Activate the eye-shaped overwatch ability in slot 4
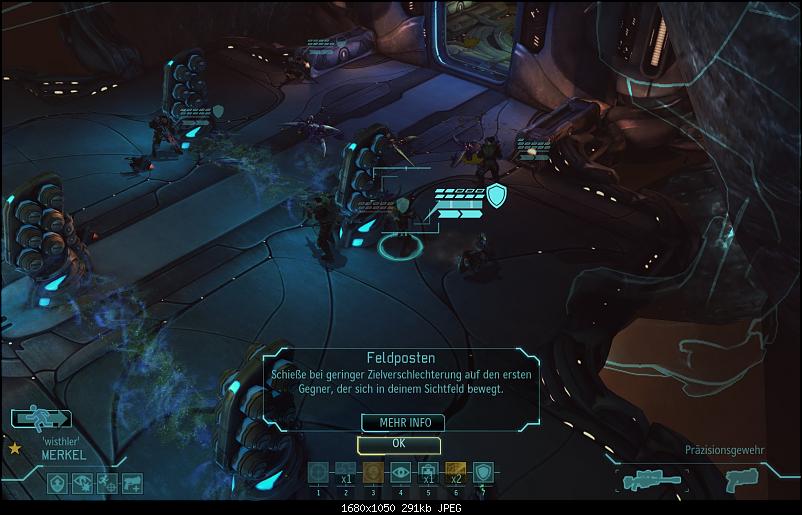802x515 pixels. point(400,473)
